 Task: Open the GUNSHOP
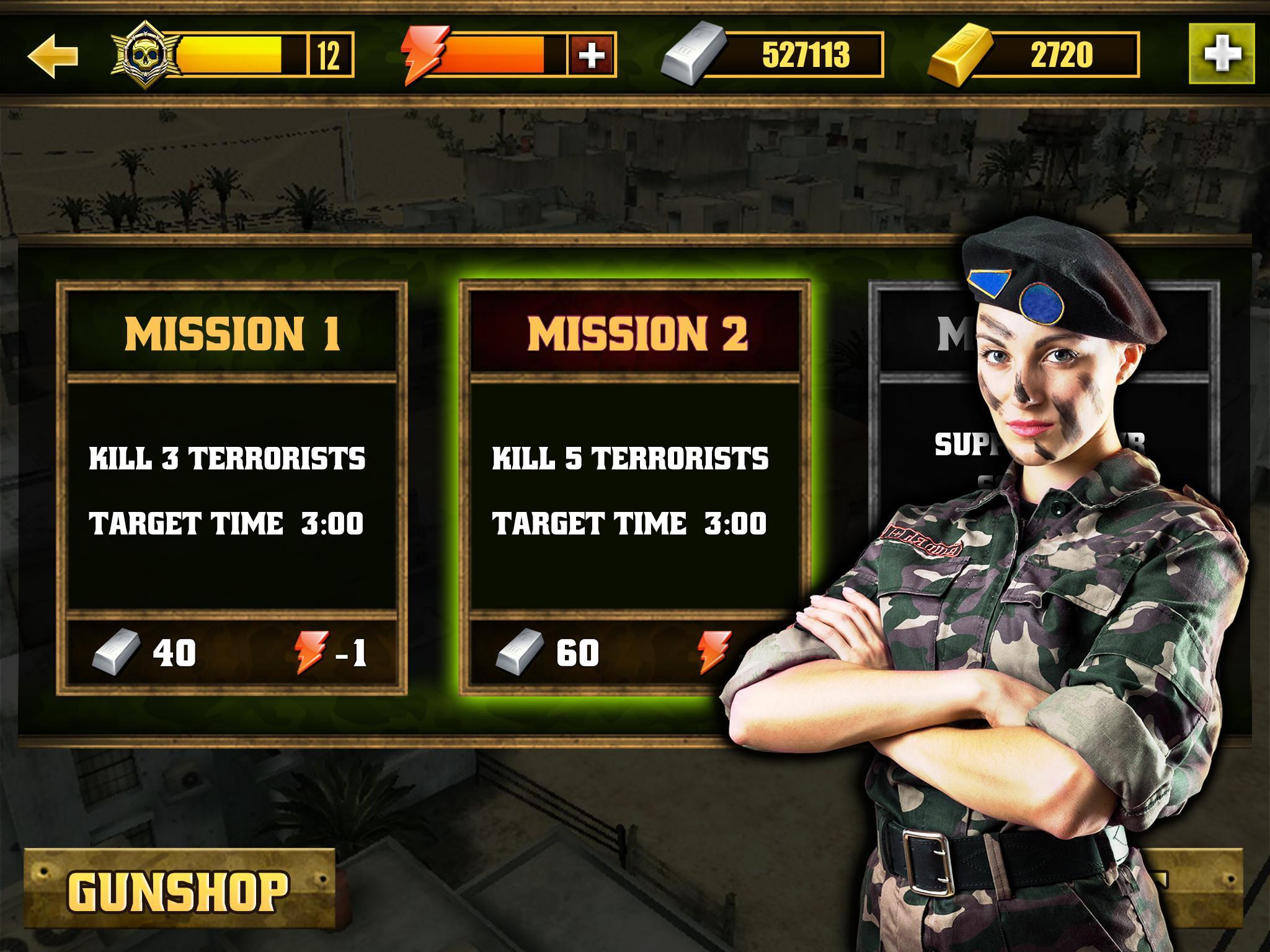point(177,889)
